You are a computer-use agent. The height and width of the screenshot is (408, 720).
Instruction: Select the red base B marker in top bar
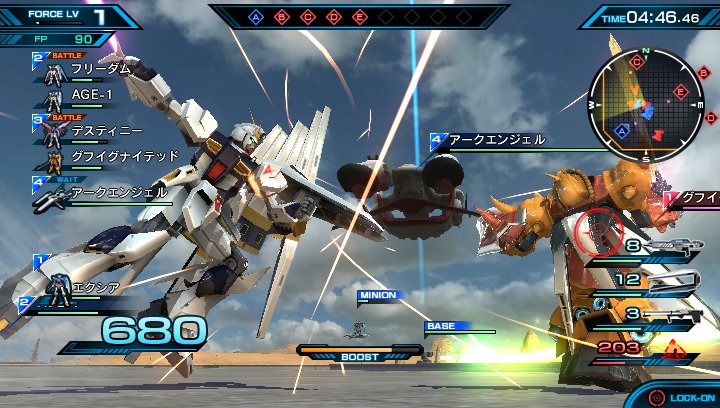point(282,16)
